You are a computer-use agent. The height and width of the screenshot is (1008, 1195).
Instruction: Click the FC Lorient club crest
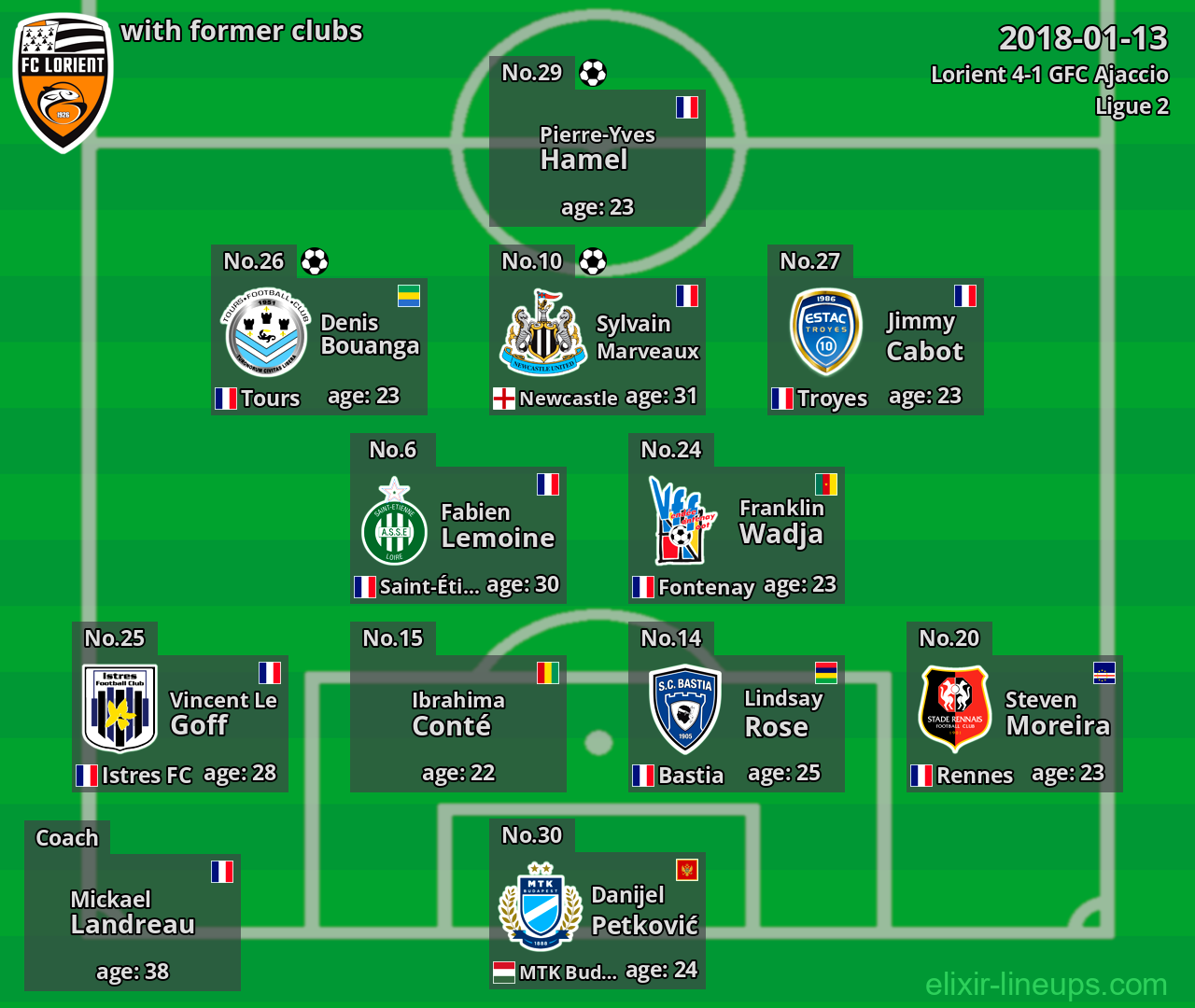click(63, 82)
